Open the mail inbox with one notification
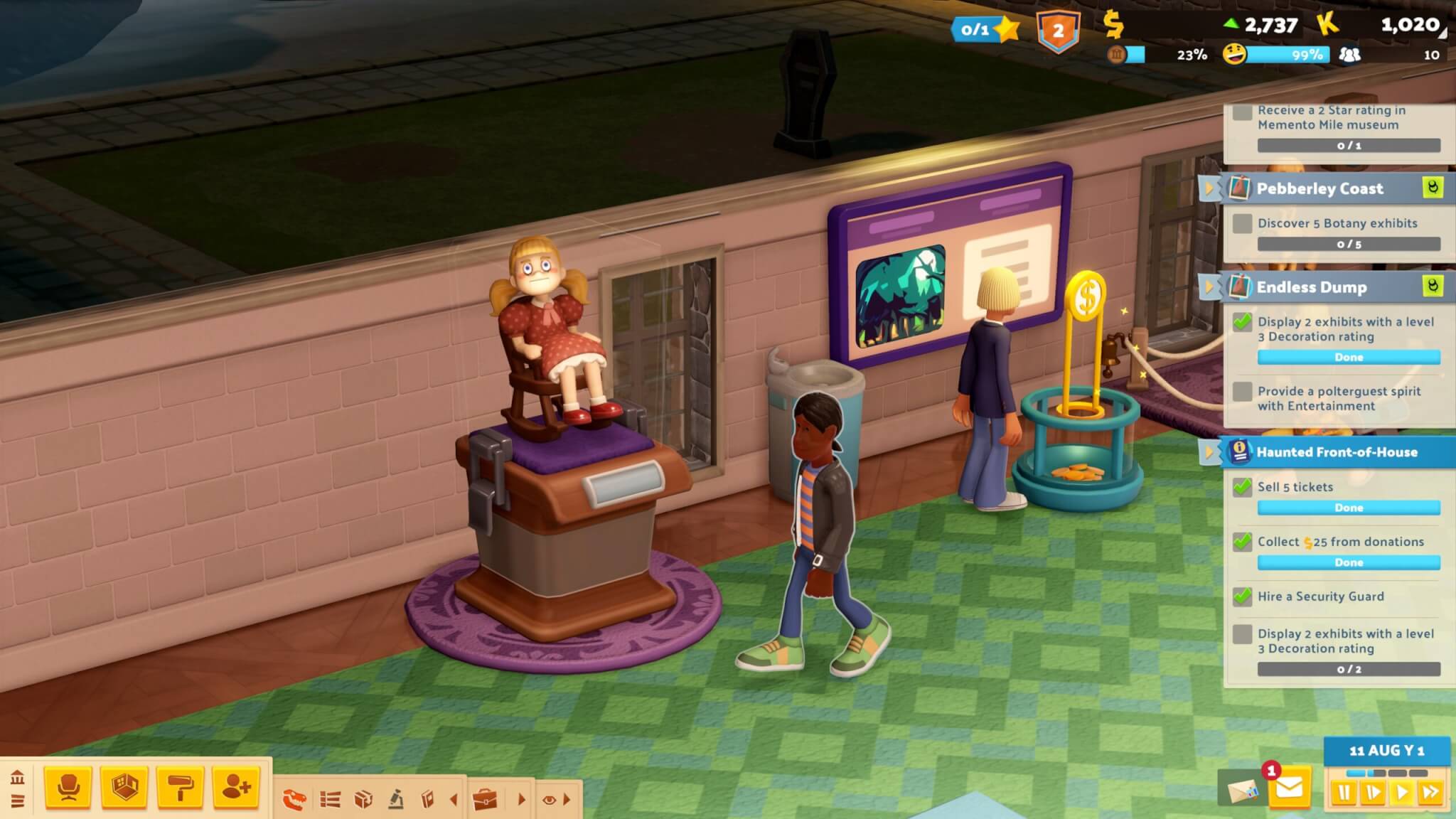The height and width of the screenshot is (819, 1456). pyautogui.click(x=1289, y=788)
